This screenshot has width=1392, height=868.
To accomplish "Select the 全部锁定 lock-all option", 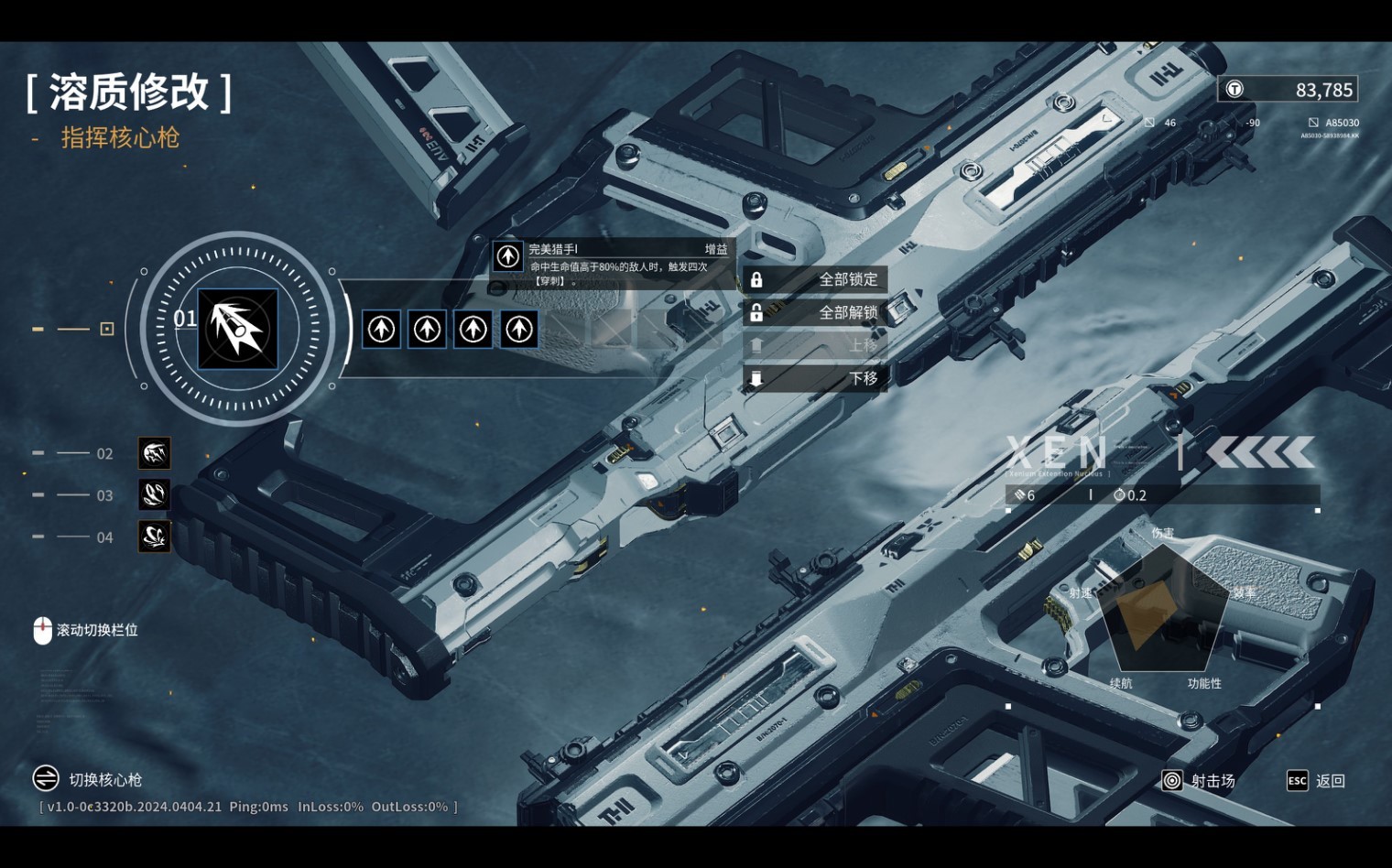I will coord(815,279).
